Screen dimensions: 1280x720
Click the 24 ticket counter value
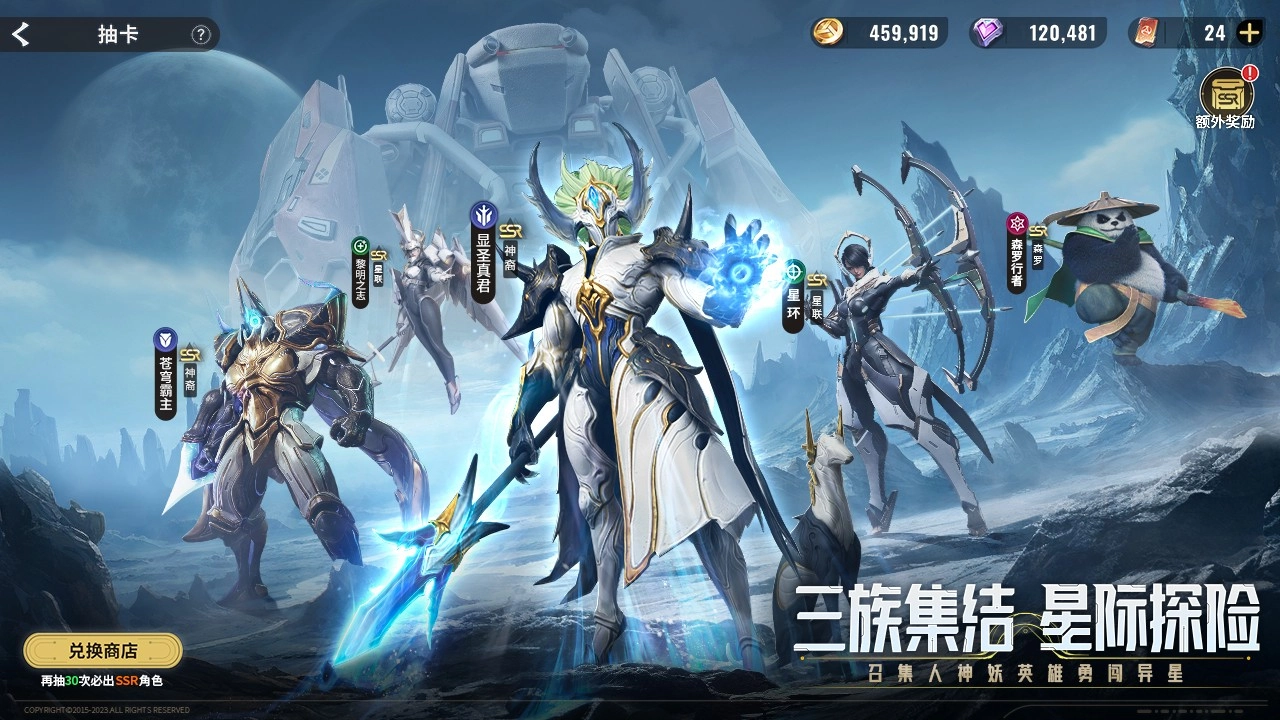tap(1214, 33)
